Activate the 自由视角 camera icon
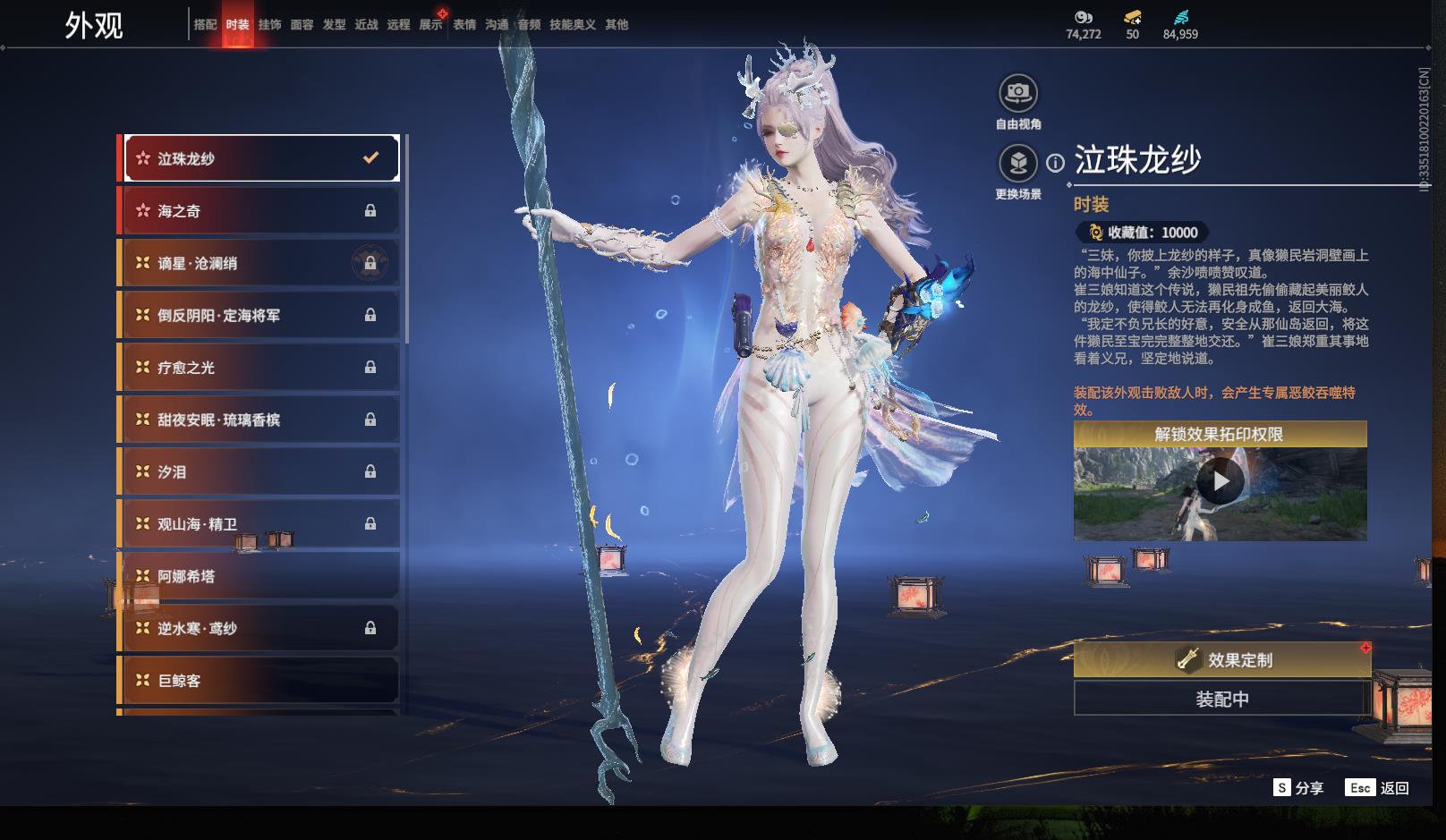1446x840 pixels. [x=1017, y=93]
